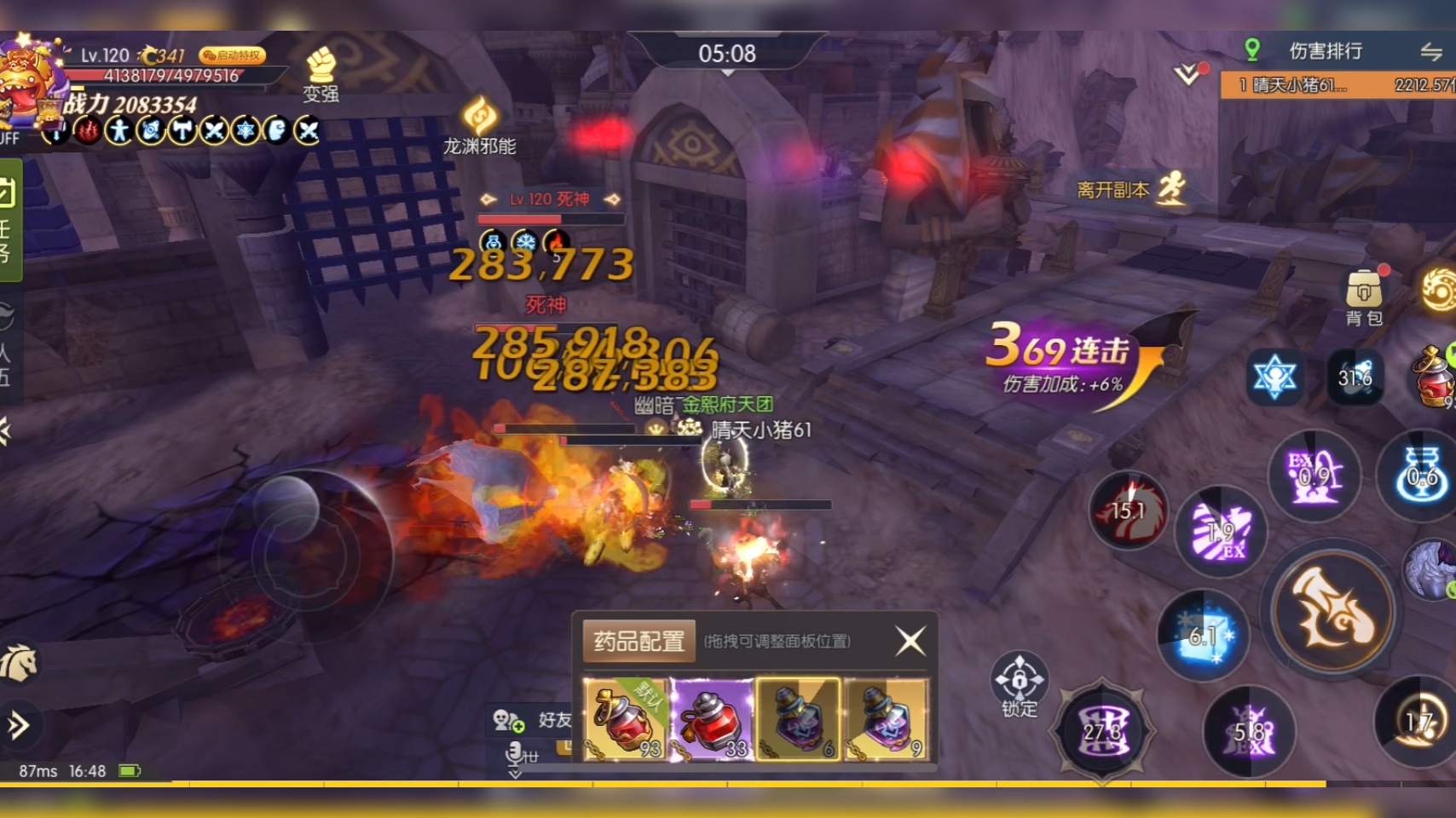Expand the double-chevron dropdown near the ranking
Viewport: 1456px width, 818px height.
pos(1187,74)
